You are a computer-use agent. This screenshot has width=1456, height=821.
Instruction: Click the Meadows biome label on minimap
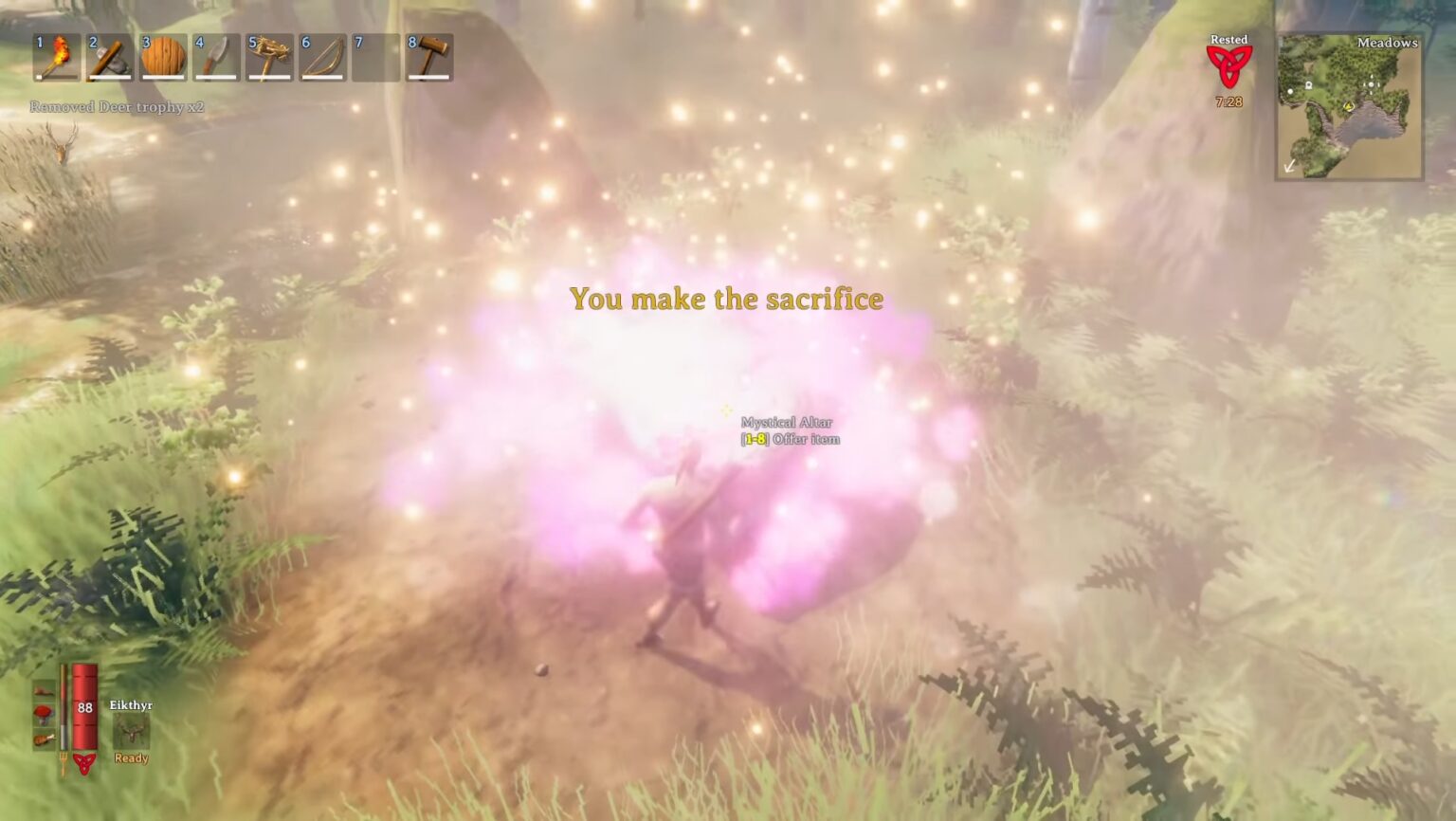pos(1387,44)
